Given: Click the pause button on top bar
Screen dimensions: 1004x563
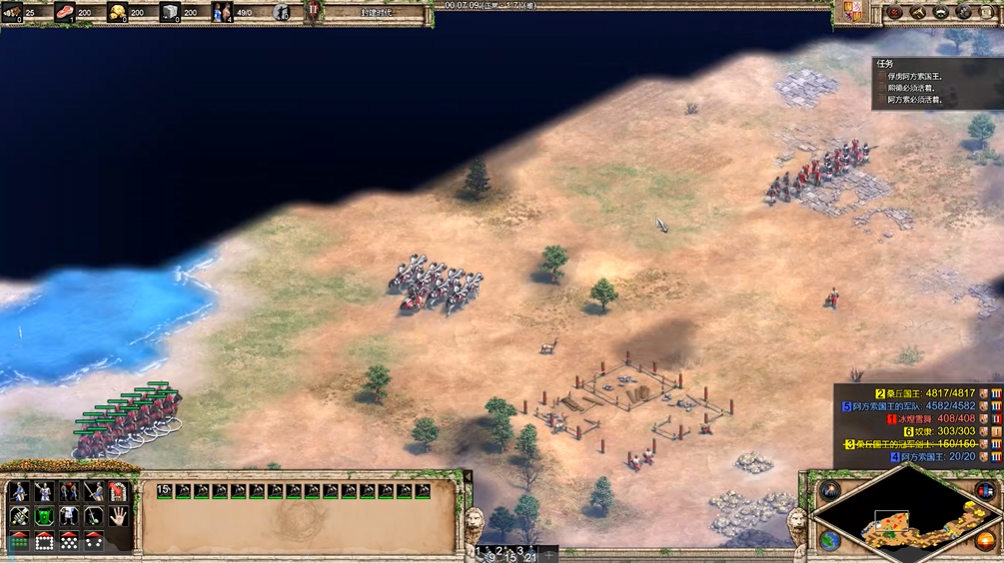Looking at the screenshot, I should click(313, 11).
